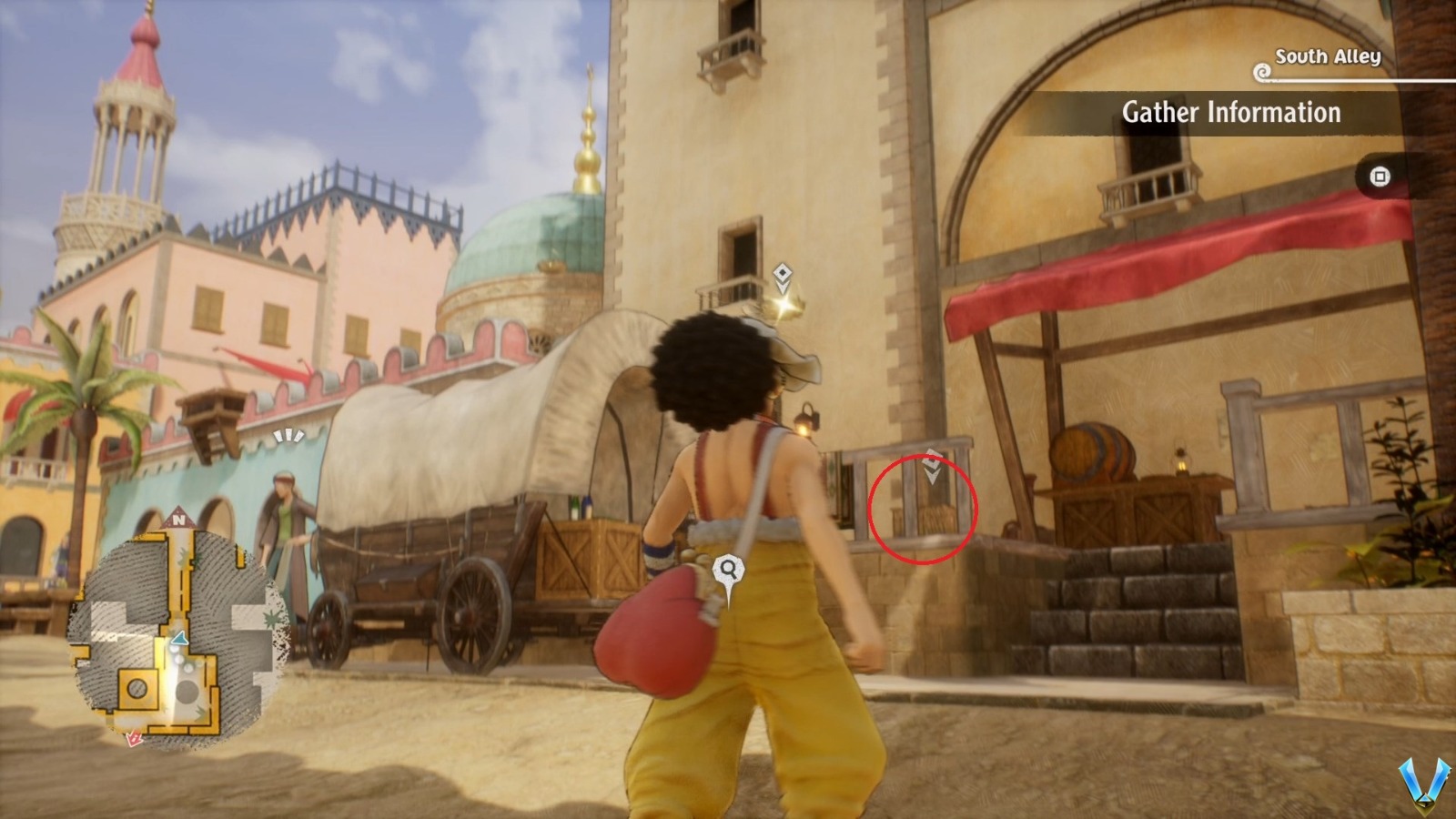This screenshot has width=1456, height=819.
Task: Click the red arrow marker below the minimap
Action: (133, 737)
